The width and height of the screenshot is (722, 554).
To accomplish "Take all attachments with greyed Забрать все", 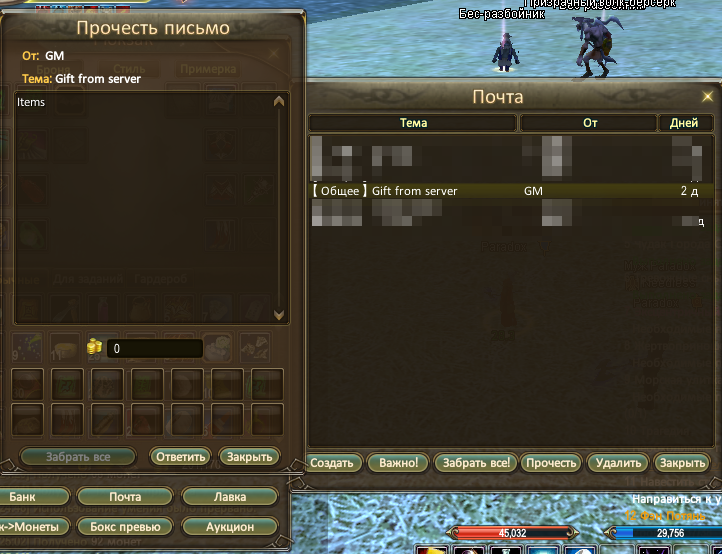I will (x=78, y=457).
